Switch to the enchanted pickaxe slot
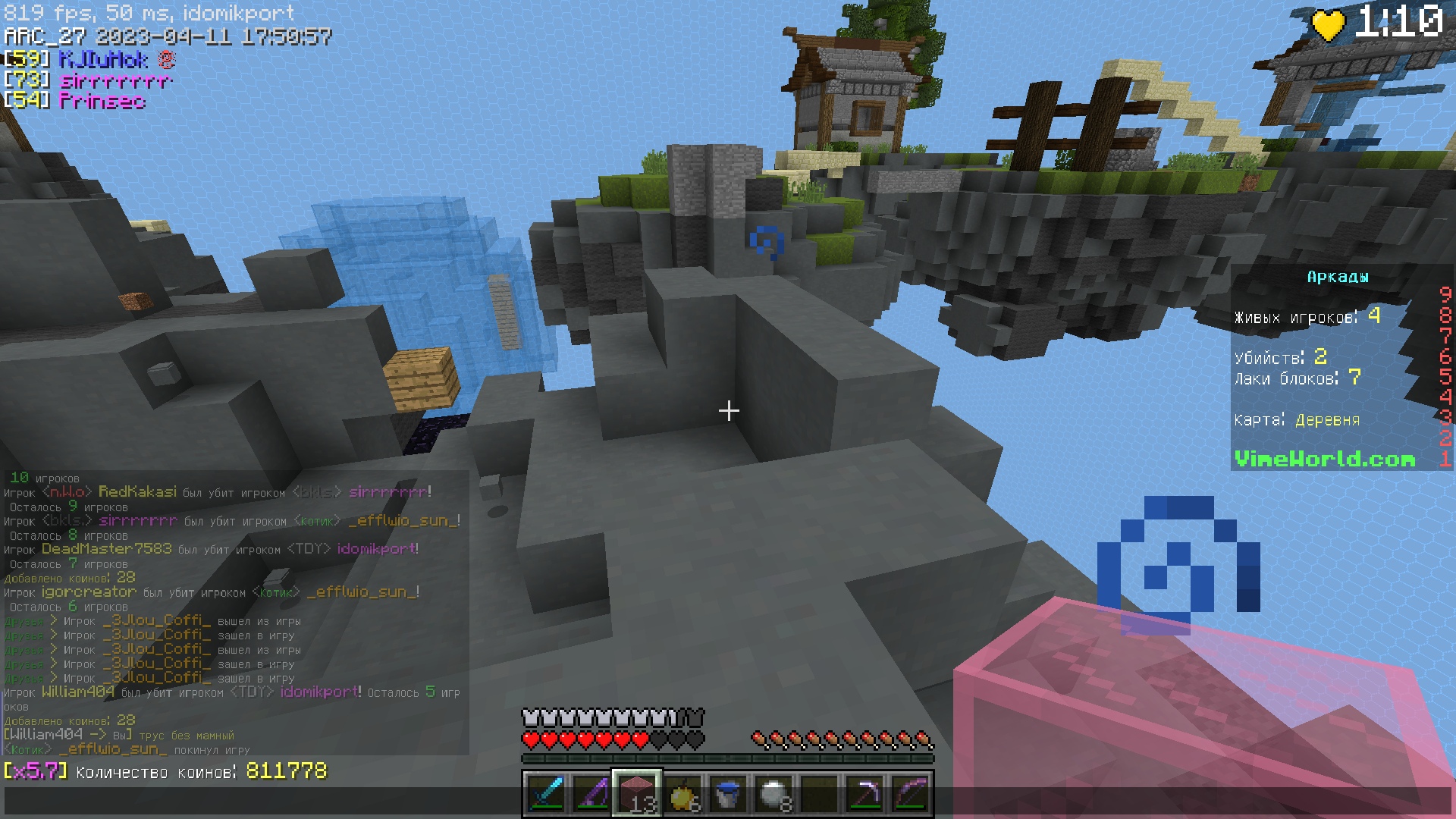Image resolution: width=1456 pixels, height=819 pixels. 864,794
